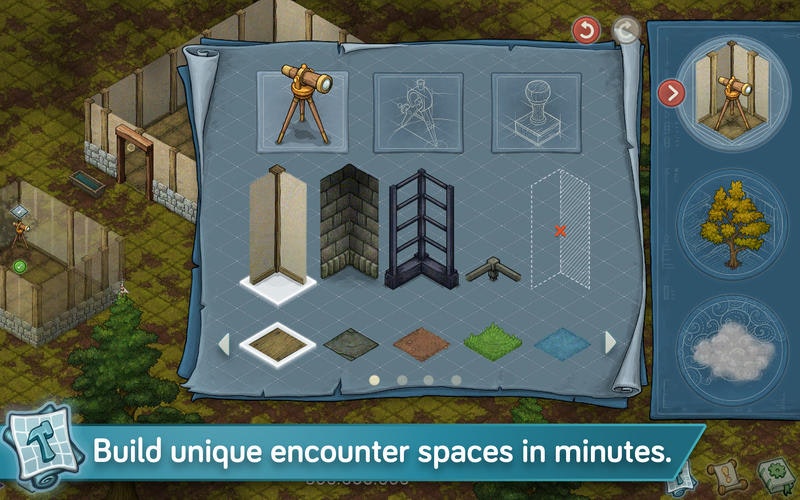Click the red undo arrow button

click(x=585, y=31)
